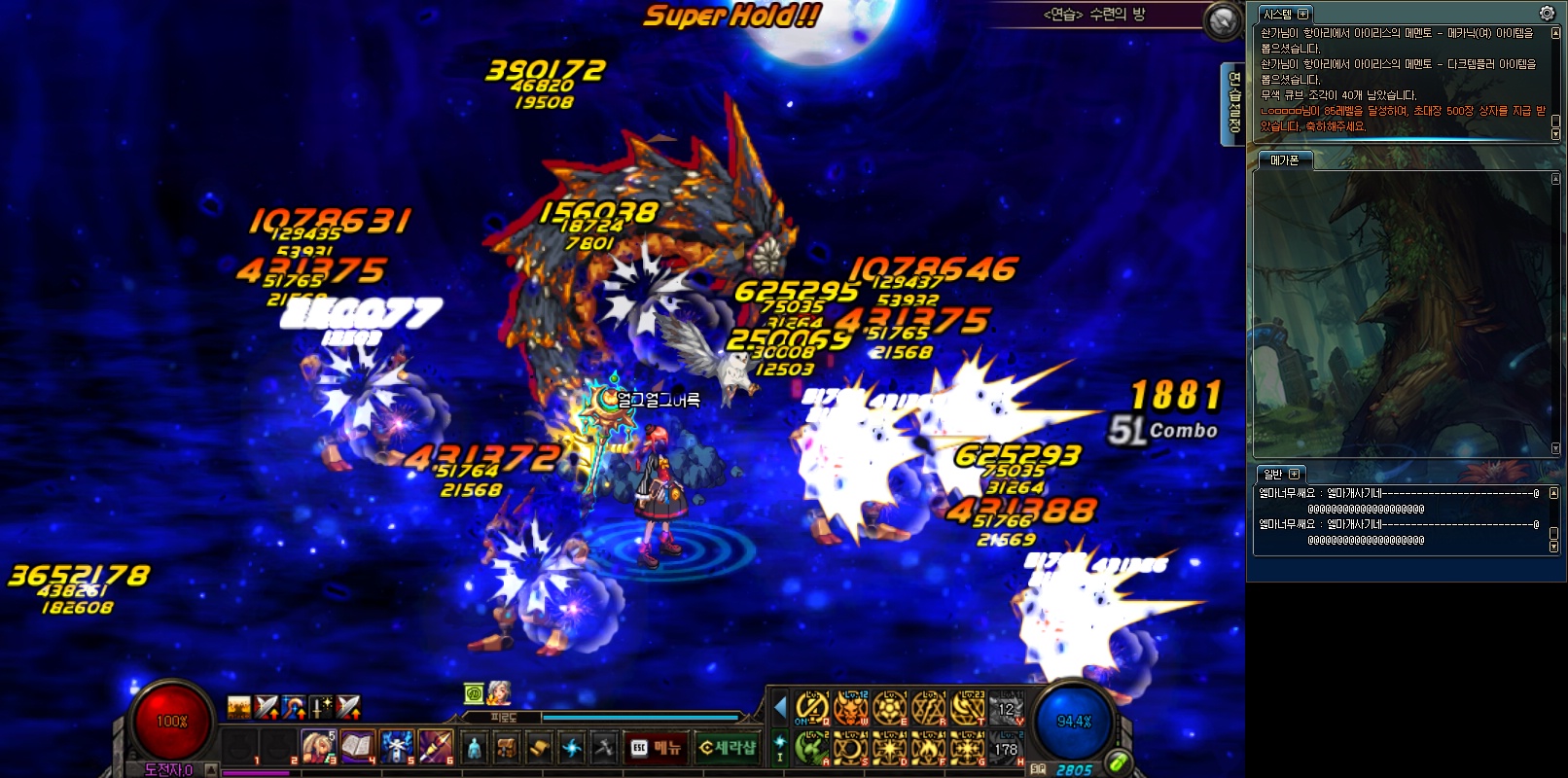1568x778 pixels.
Task: Open the 메뉴 (ESC menu) button
Action: point(656,747)
